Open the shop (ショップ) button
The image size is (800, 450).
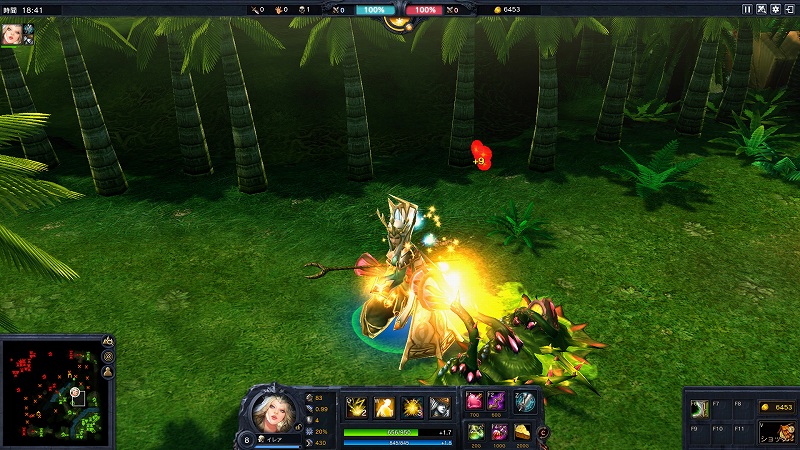click(776, 432)
